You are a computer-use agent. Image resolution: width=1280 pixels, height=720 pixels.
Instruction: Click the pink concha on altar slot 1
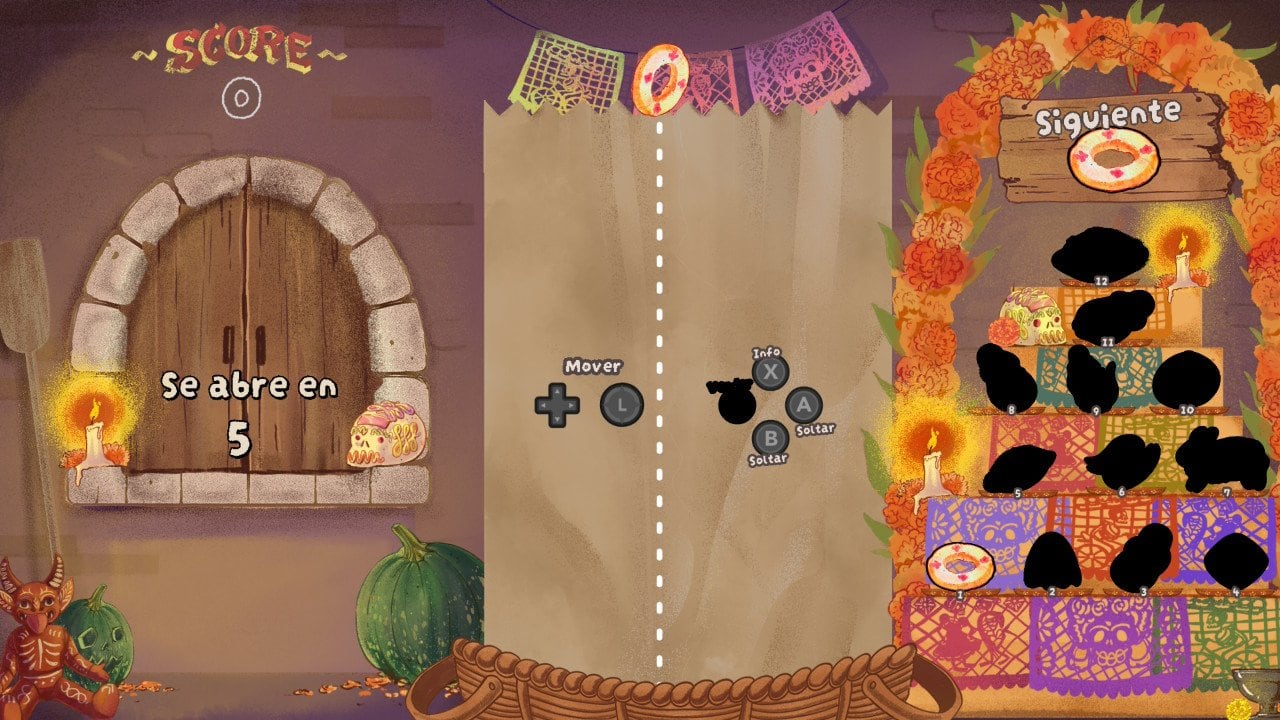click(958, 562)
